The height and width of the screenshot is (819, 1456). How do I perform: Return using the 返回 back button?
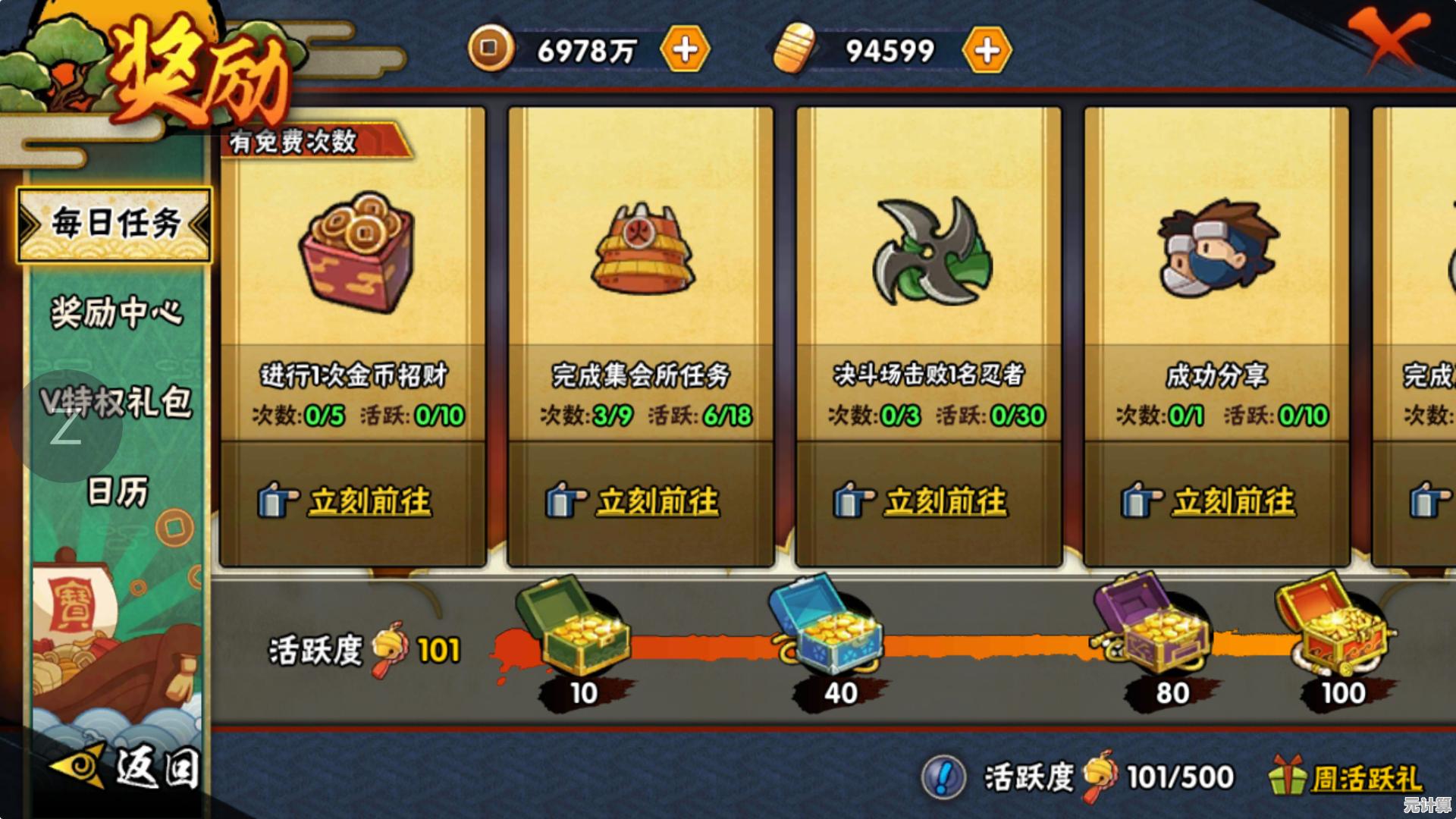click(x=129, y=767)
